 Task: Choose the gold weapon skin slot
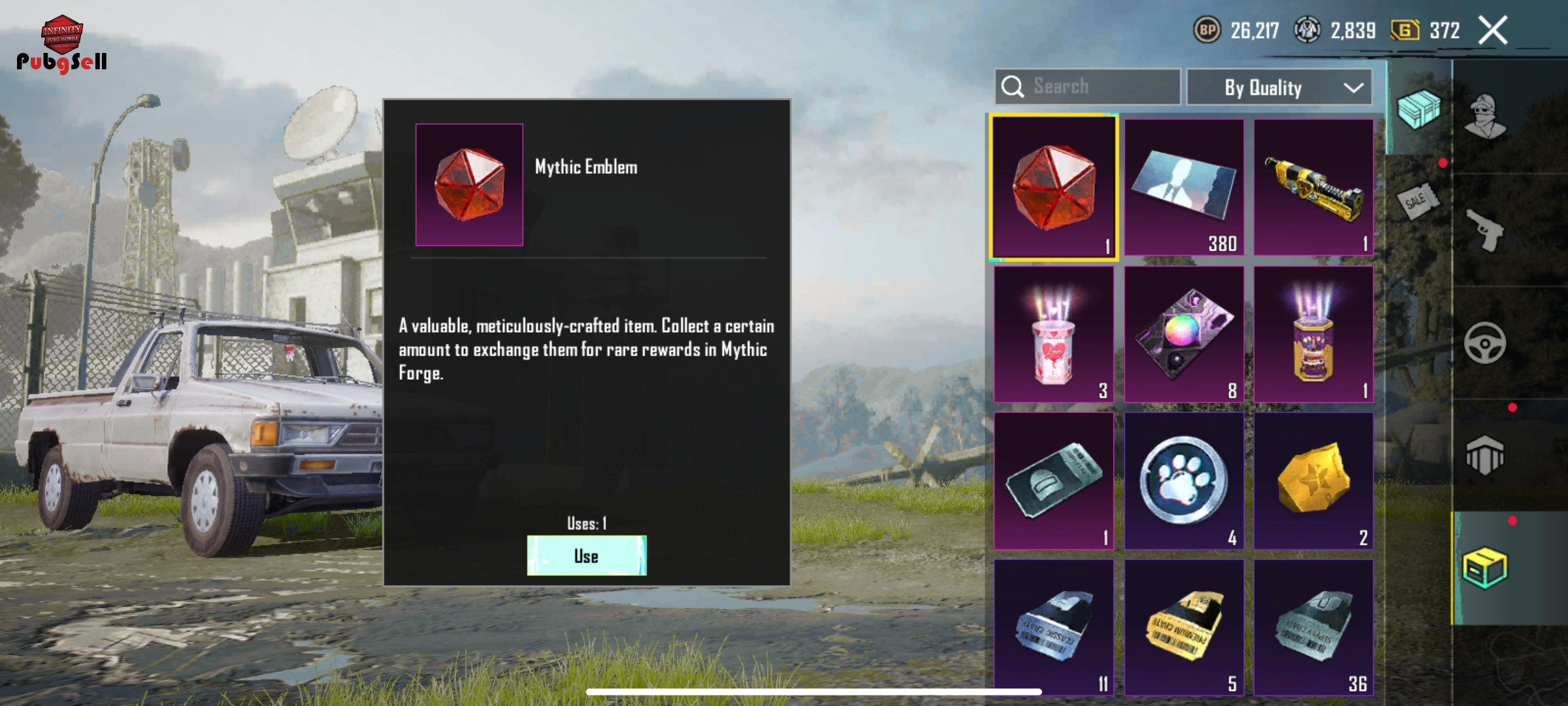tap(1313, 188)
